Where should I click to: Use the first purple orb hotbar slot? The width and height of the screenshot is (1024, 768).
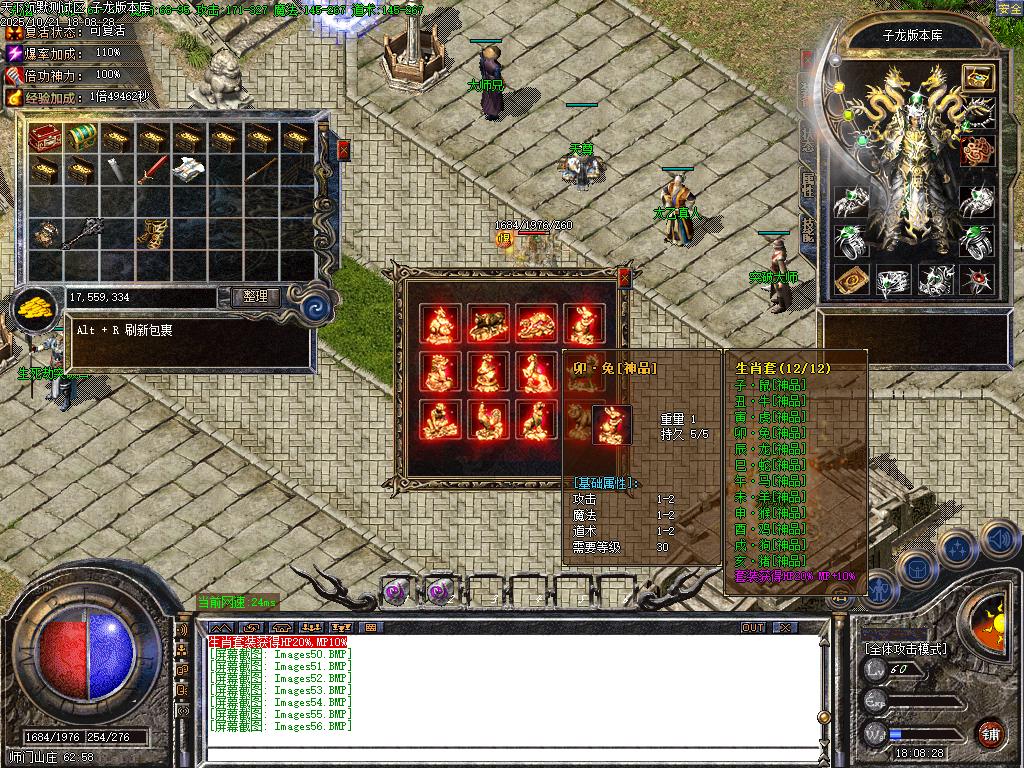tap(398, 592)
